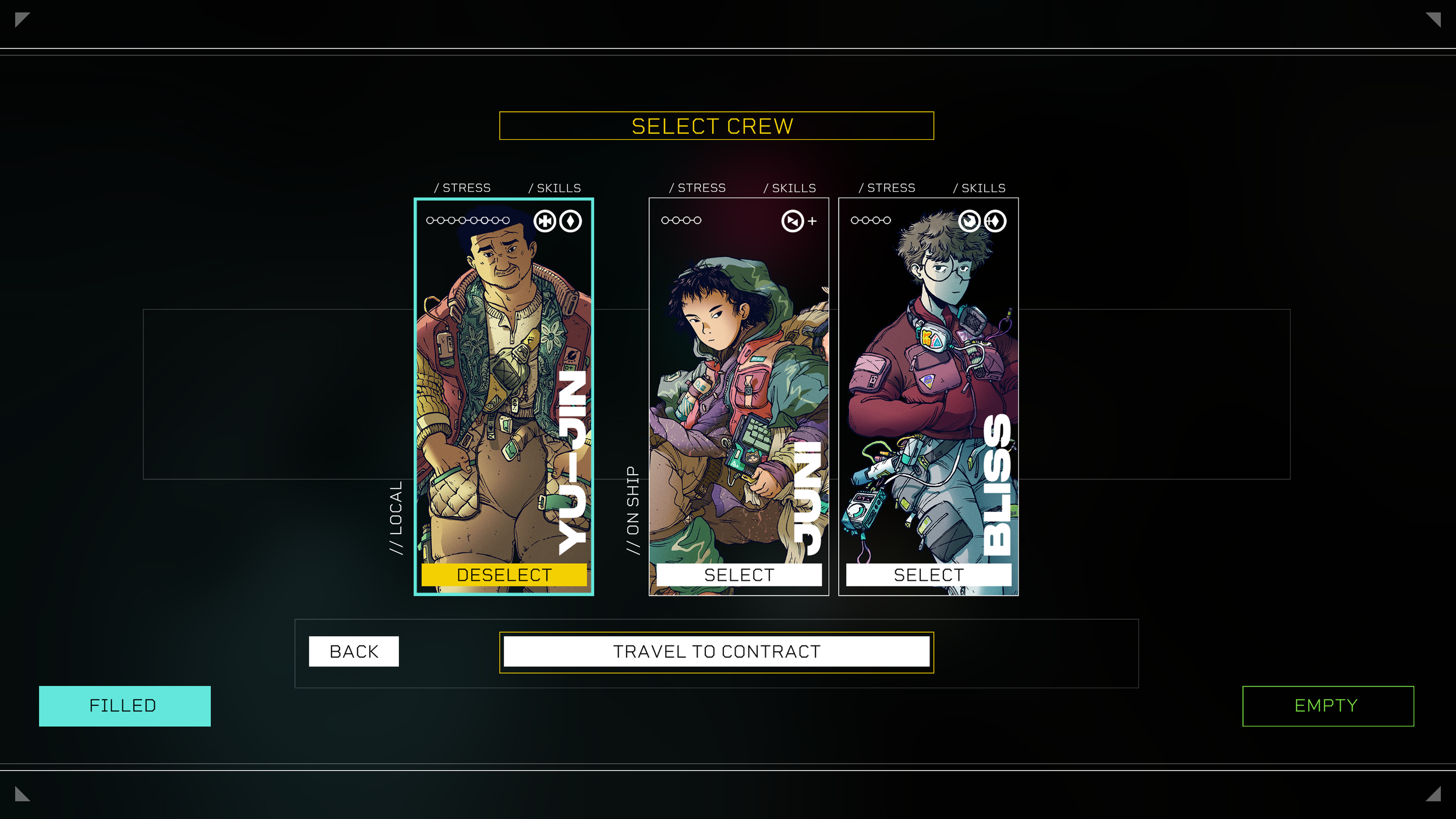Deselect Yu-Jin from the crew

click(x=503, y=575)
